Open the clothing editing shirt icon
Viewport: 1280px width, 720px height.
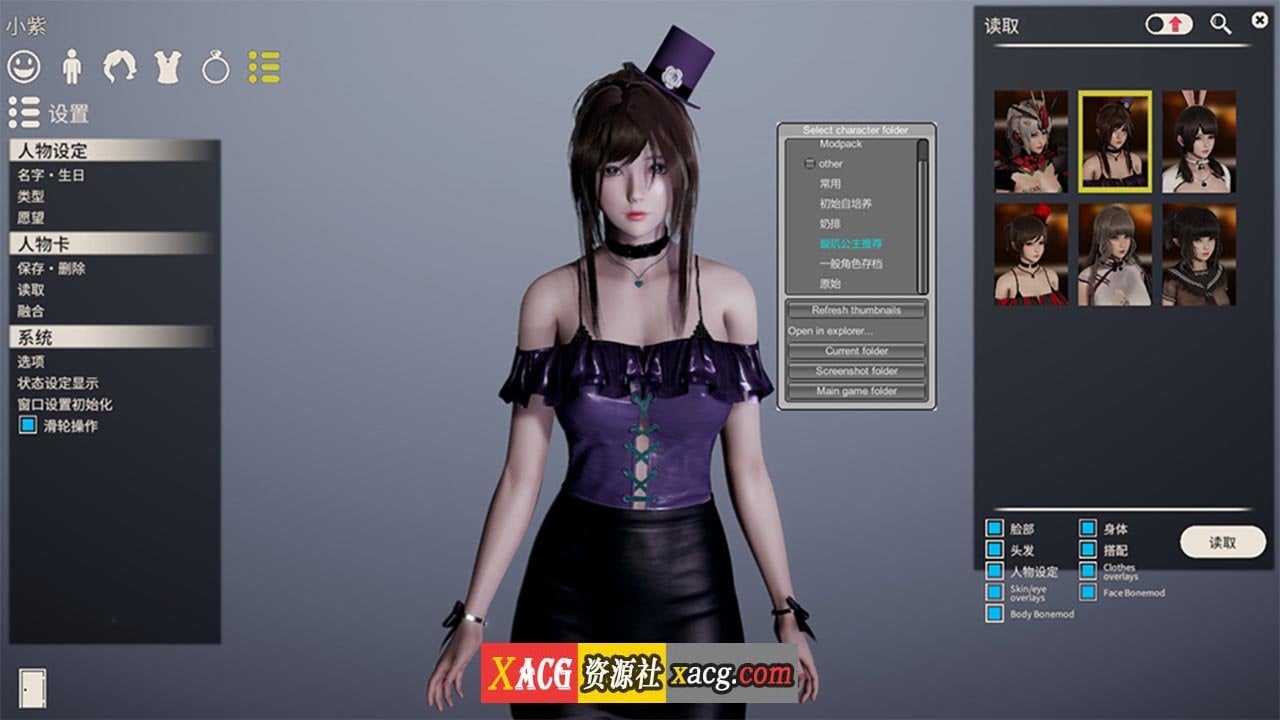tap(168, 68)
